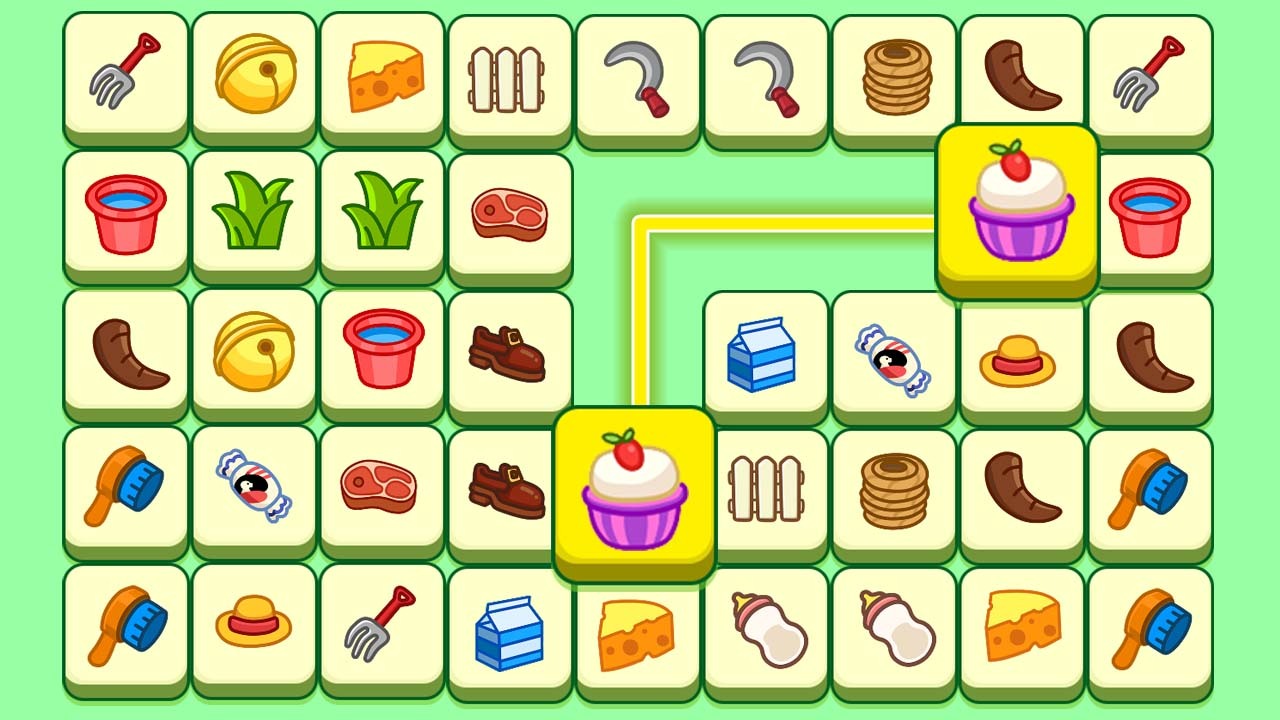Click the highlighted cupcake beside the red bucket
Screen dimensions: 1280x720
pyautogui.click(x=1018, y=208)
